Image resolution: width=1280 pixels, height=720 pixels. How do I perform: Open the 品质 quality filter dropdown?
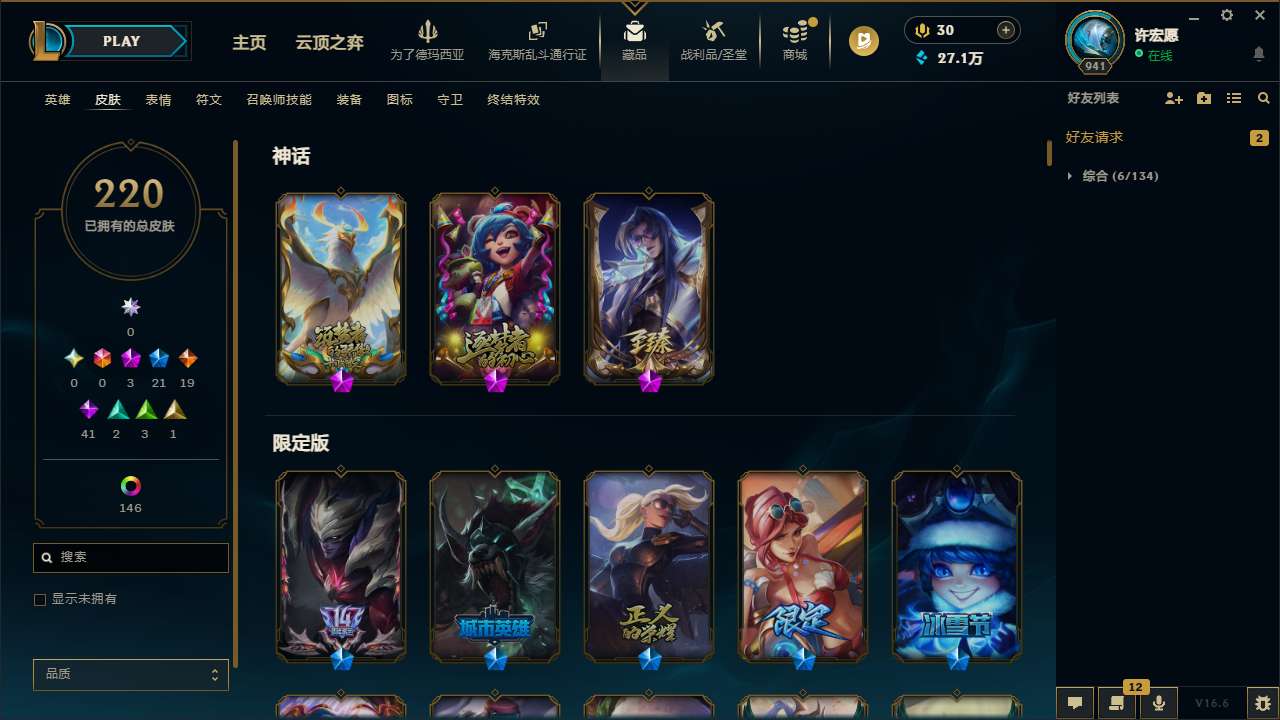(x=130, y=674)
